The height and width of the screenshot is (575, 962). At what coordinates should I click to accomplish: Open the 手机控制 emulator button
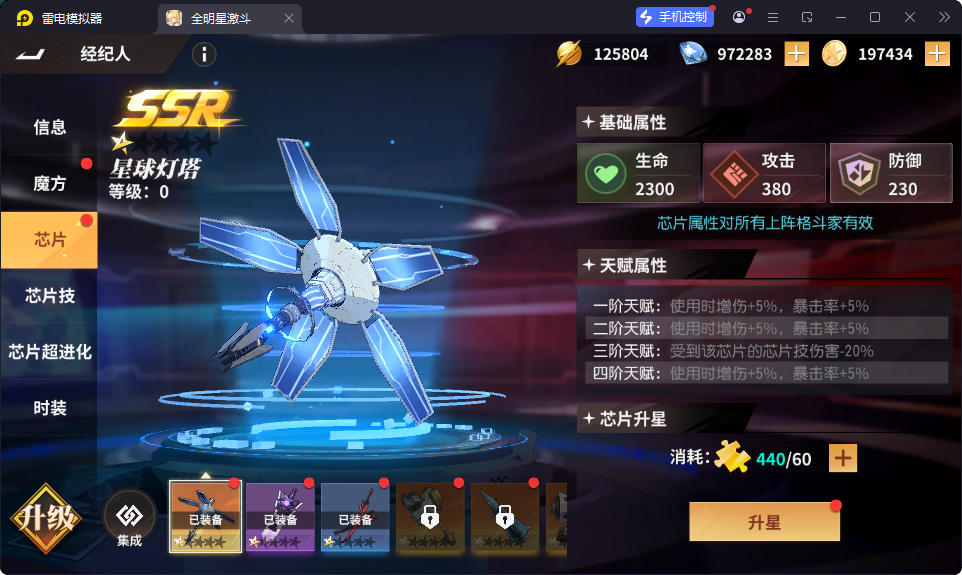click(x=674, y=17)
